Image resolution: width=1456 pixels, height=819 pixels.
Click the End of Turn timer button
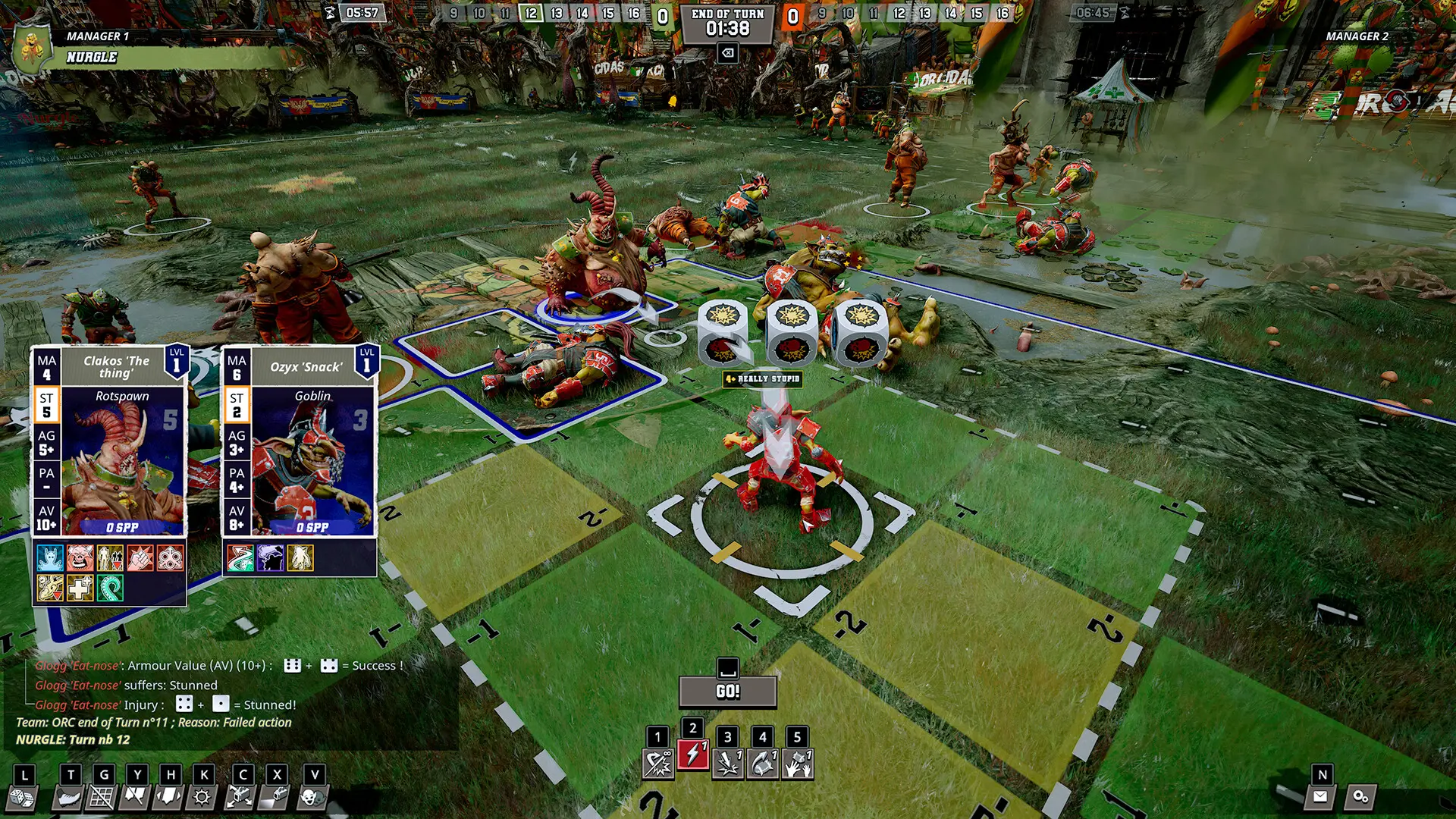(x=727, y=24)
